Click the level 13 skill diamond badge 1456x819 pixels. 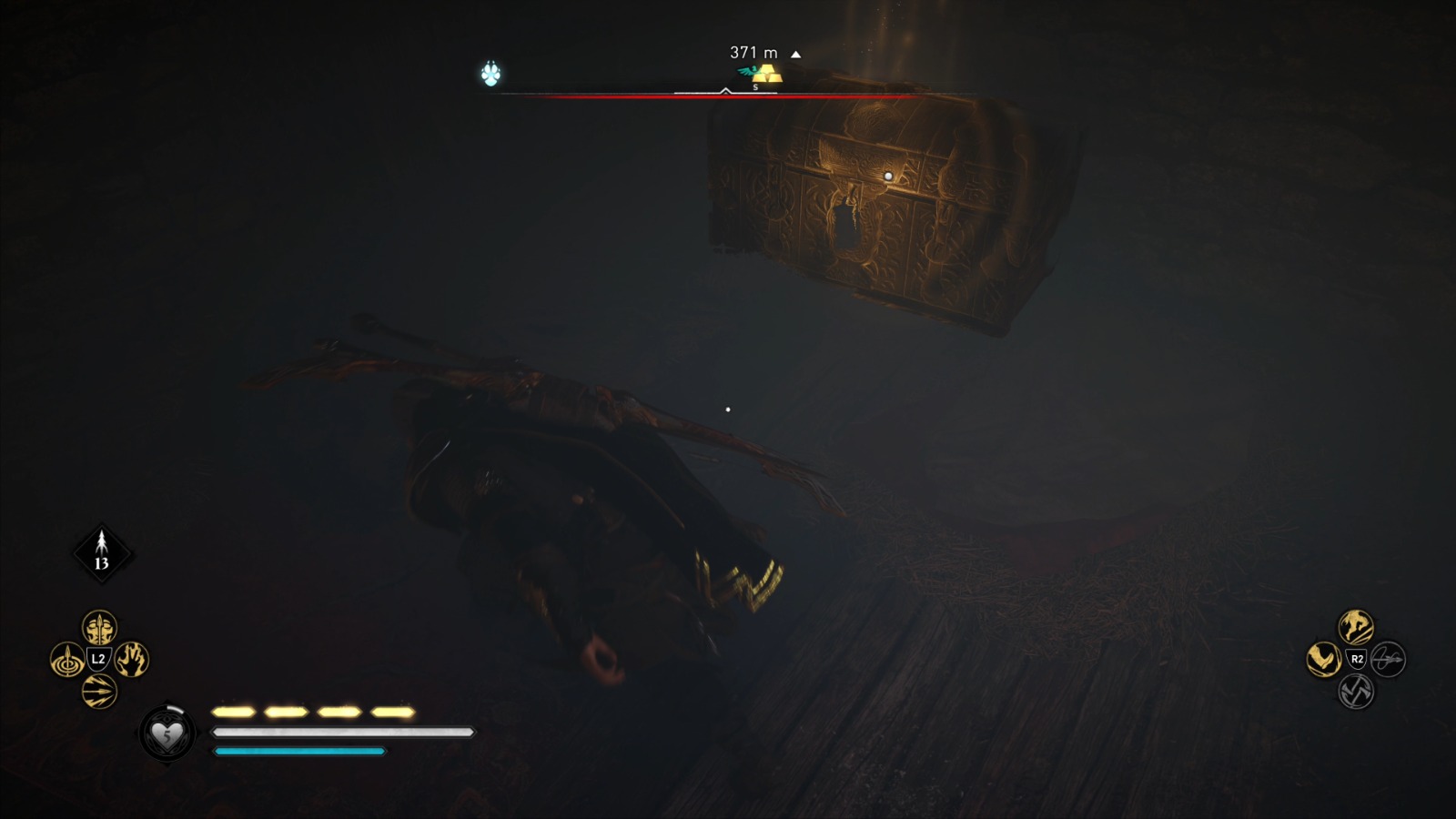[x=102, y=550]
